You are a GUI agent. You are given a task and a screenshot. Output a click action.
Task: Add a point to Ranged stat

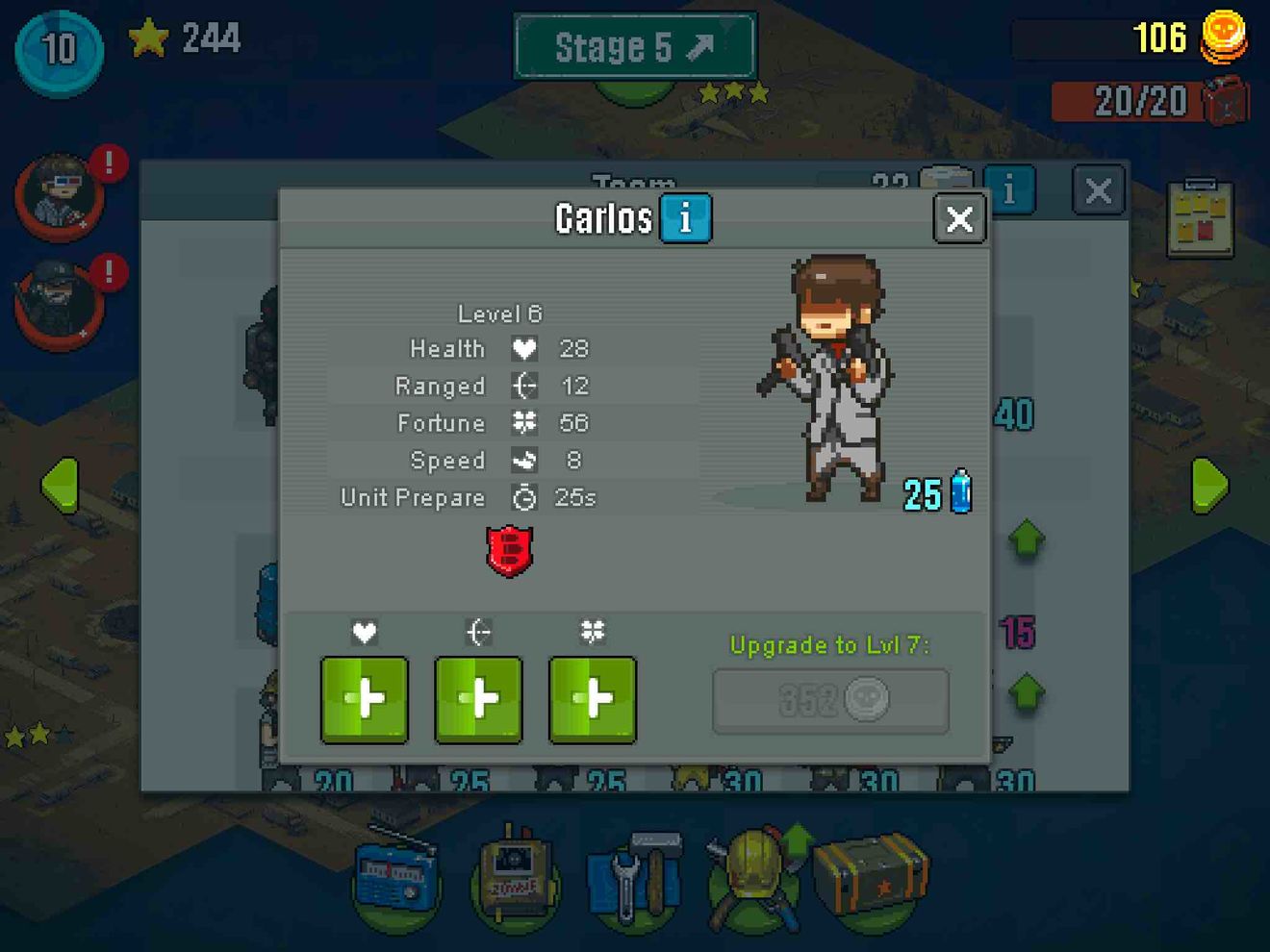click(x=478, y=699)
